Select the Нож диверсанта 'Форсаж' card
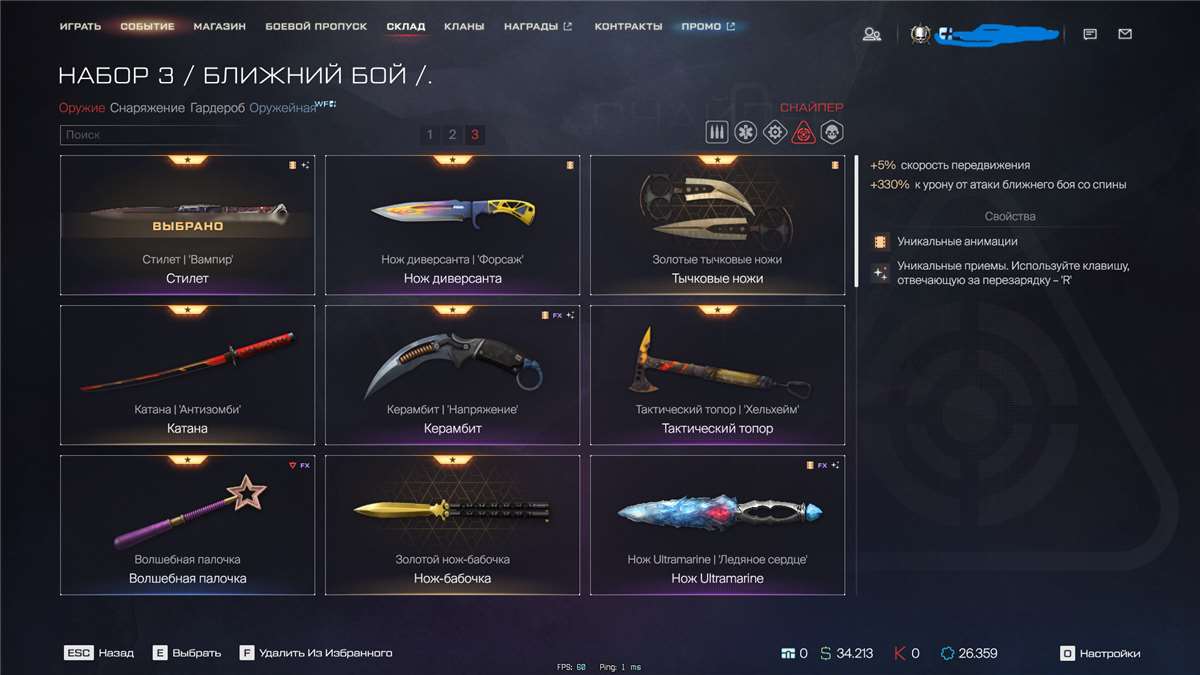 453,225
